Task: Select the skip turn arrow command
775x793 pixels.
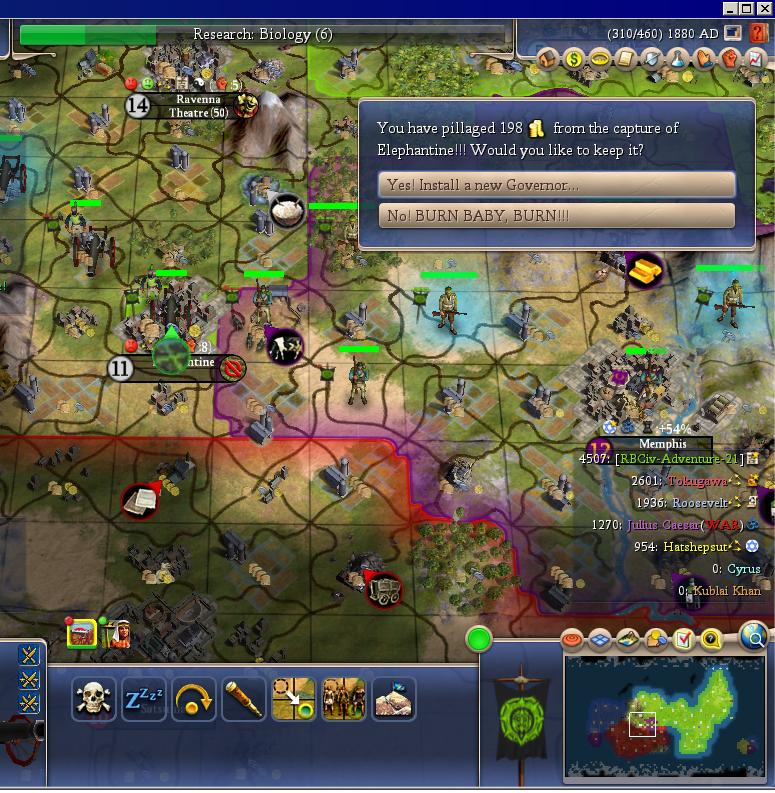Action: click(194, 699)
